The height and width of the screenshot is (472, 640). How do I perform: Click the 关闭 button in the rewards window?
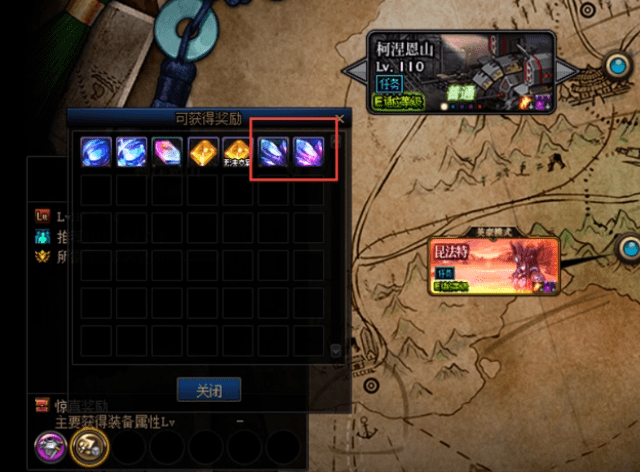[x=210, y=389]
